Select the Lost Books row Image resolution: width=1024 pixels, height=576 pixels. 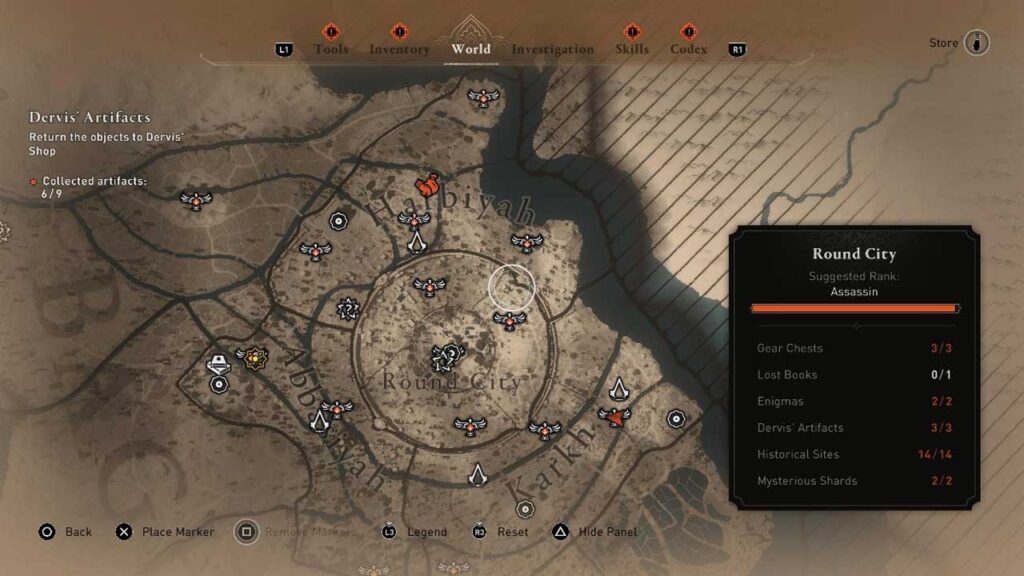pyautogui.click(x=856, y=375)
